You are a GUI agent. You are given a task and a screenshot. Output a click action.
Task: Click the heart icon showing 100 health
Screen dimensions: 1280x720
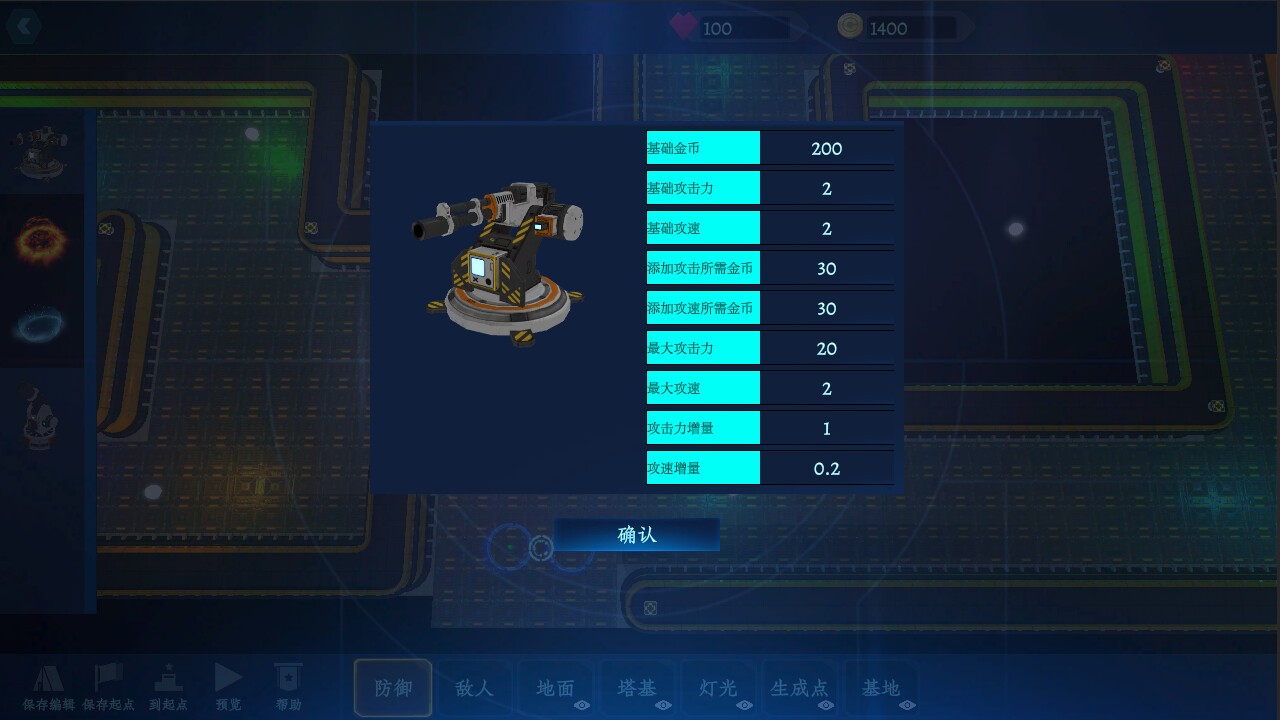pos(685,26)
